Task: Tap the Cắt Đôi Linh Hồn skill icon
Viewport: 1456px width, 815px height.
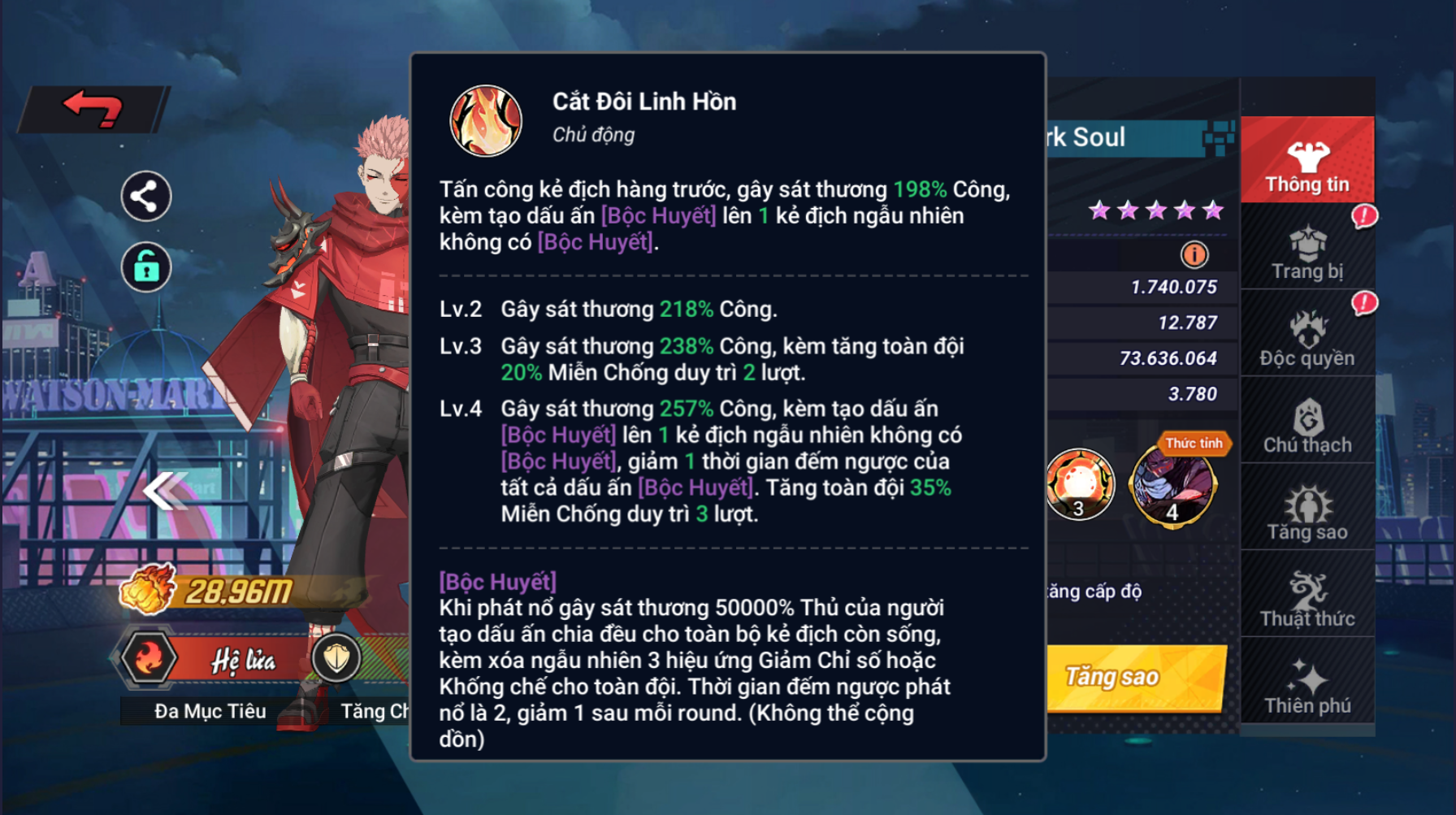Action: [486, 120]
